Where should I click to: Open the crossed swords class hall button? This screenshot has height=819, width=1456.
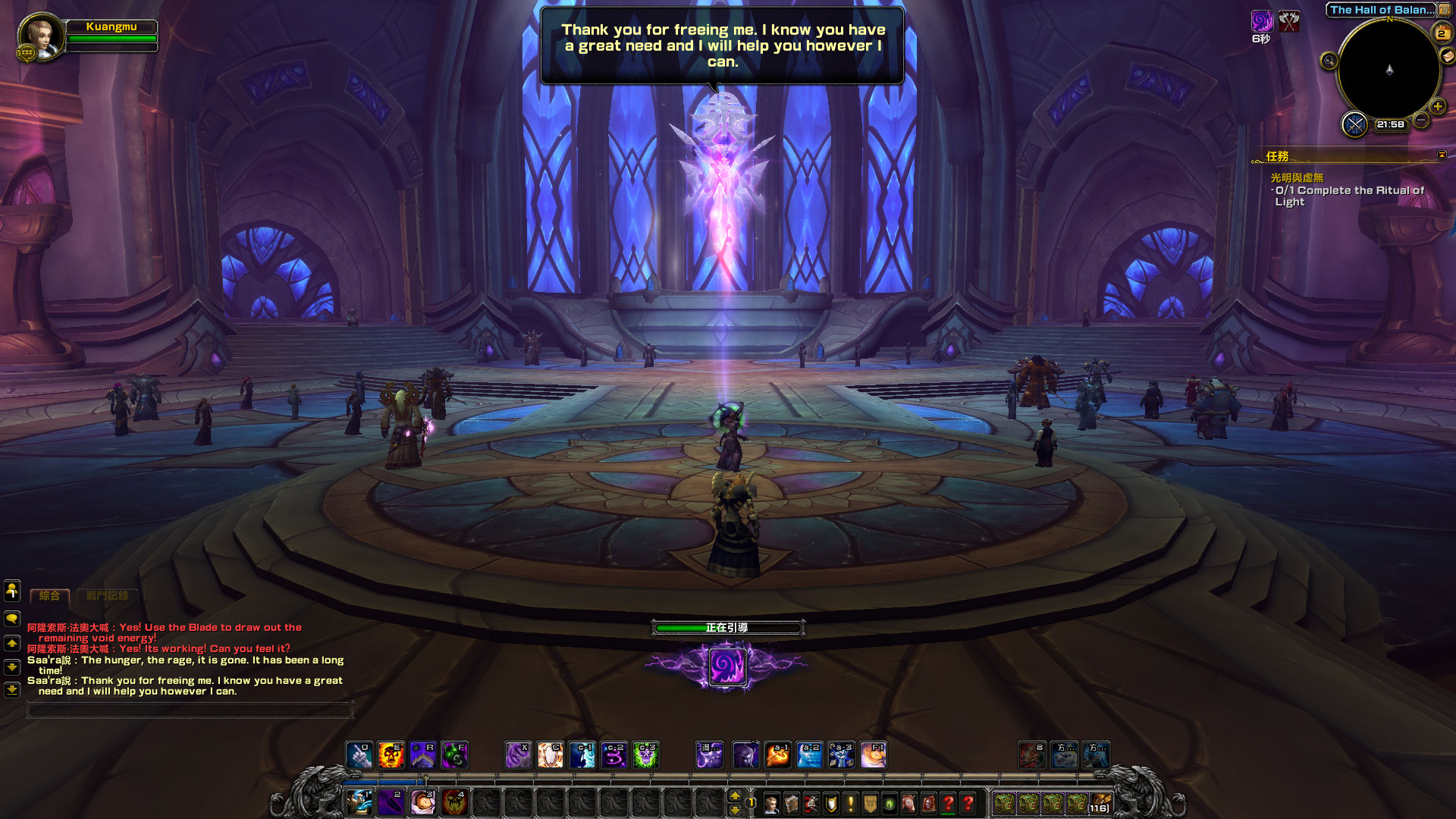[1354, 124]
